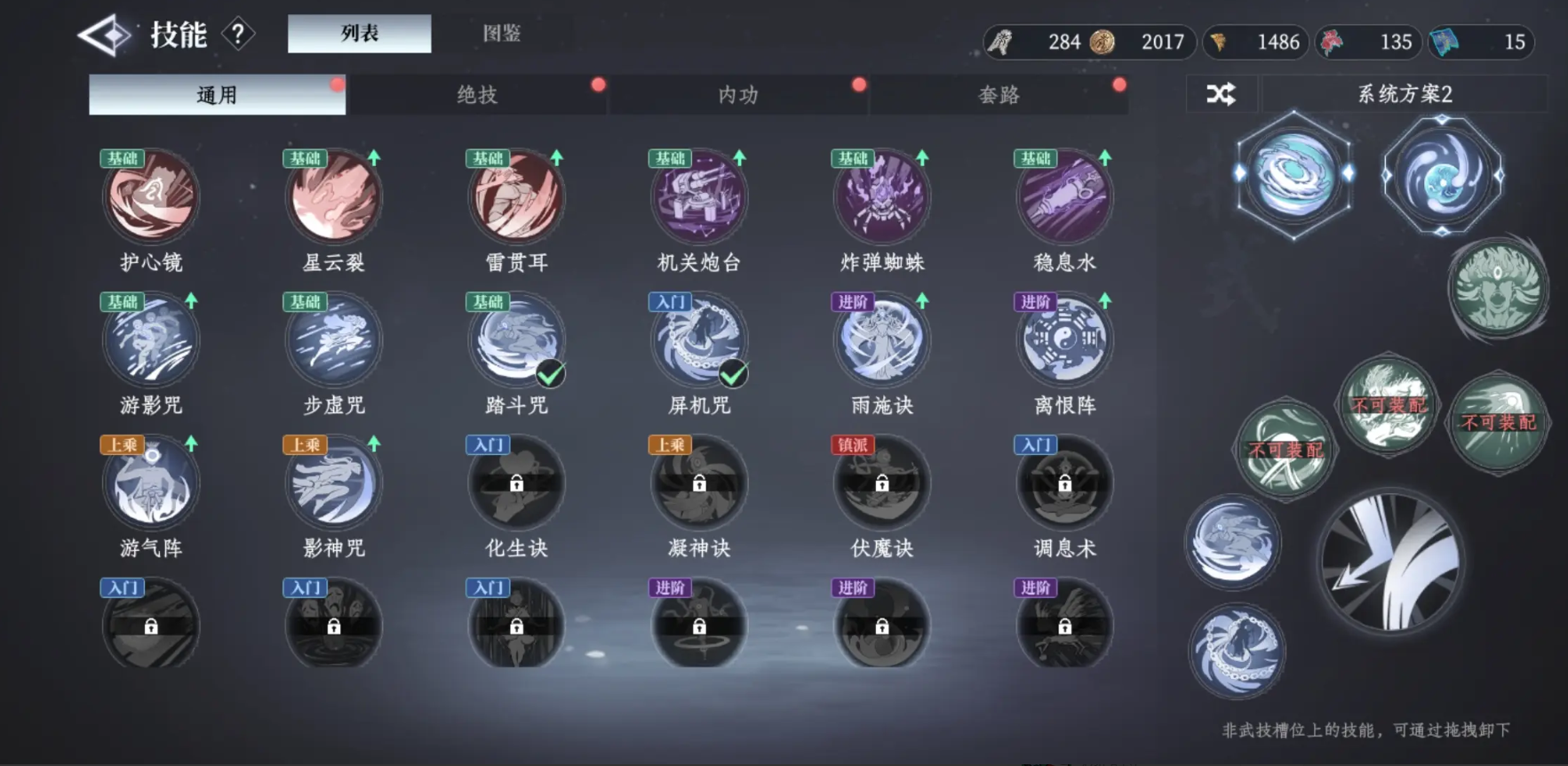Image resolution: width=1568 pixels, height=766 pixels.
Task: Choose the 游气阵 skill
Action: point(151,484)
